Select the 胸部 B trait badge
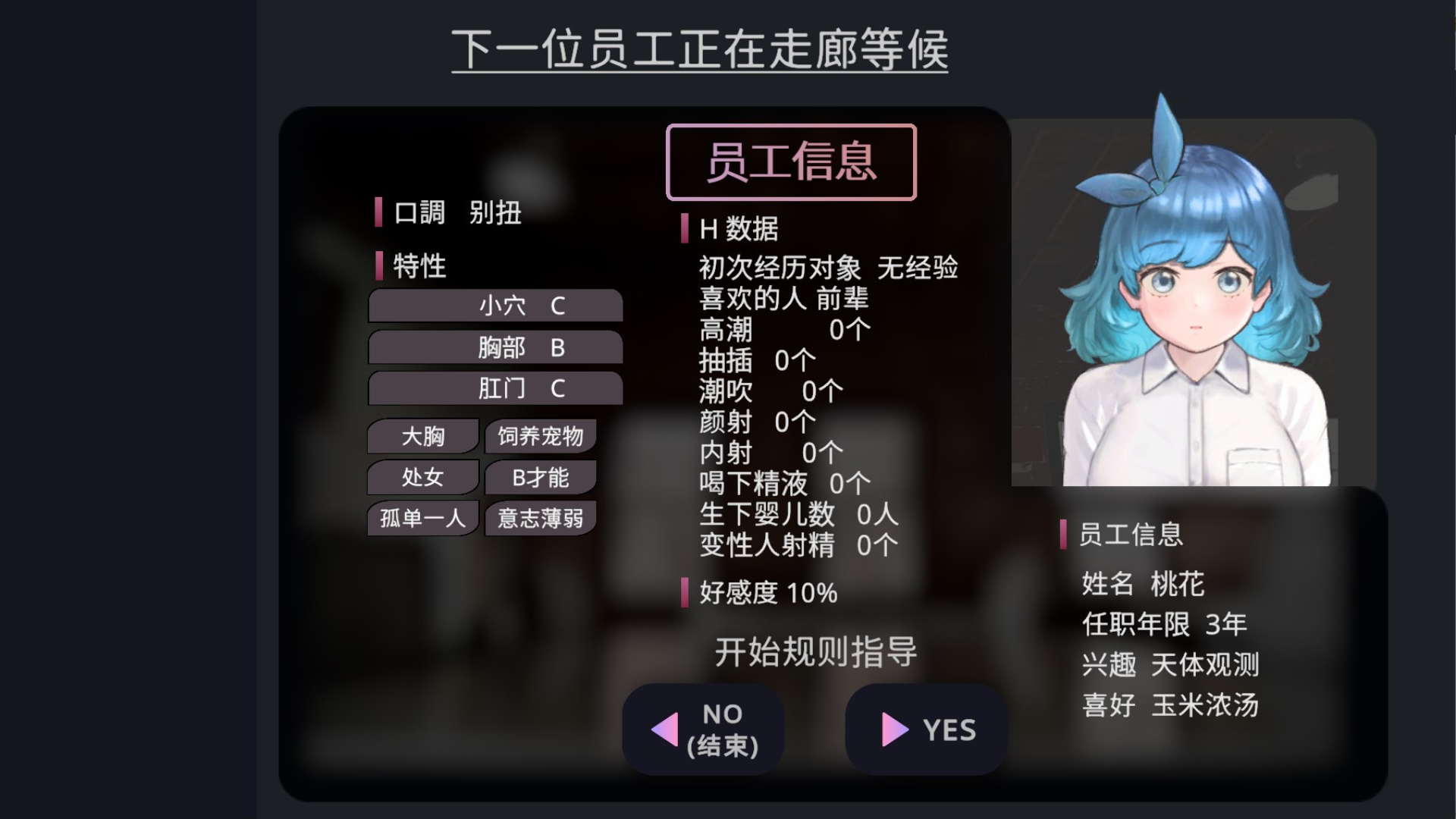 point(494,347)
